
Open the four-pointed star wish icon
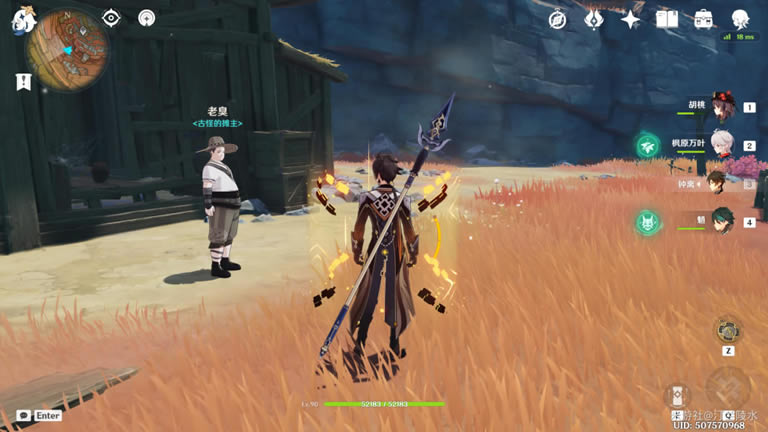[x=630, y=19]
